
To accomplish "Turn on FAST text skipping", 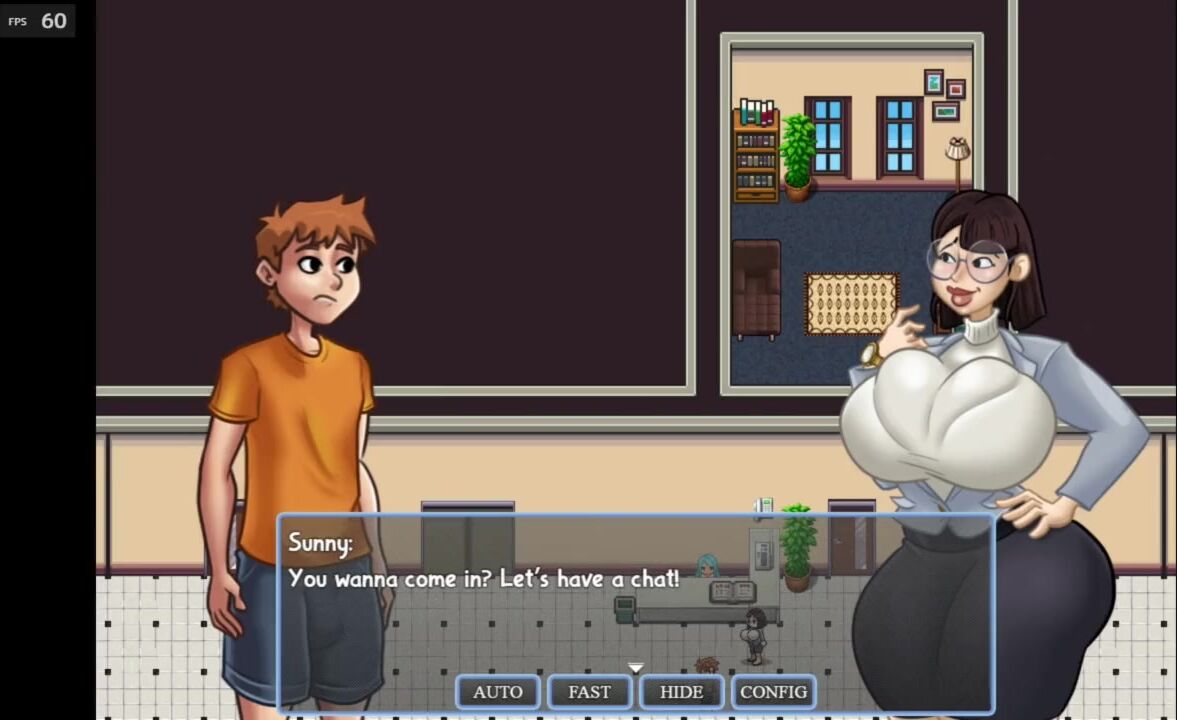I will [589, 692].
